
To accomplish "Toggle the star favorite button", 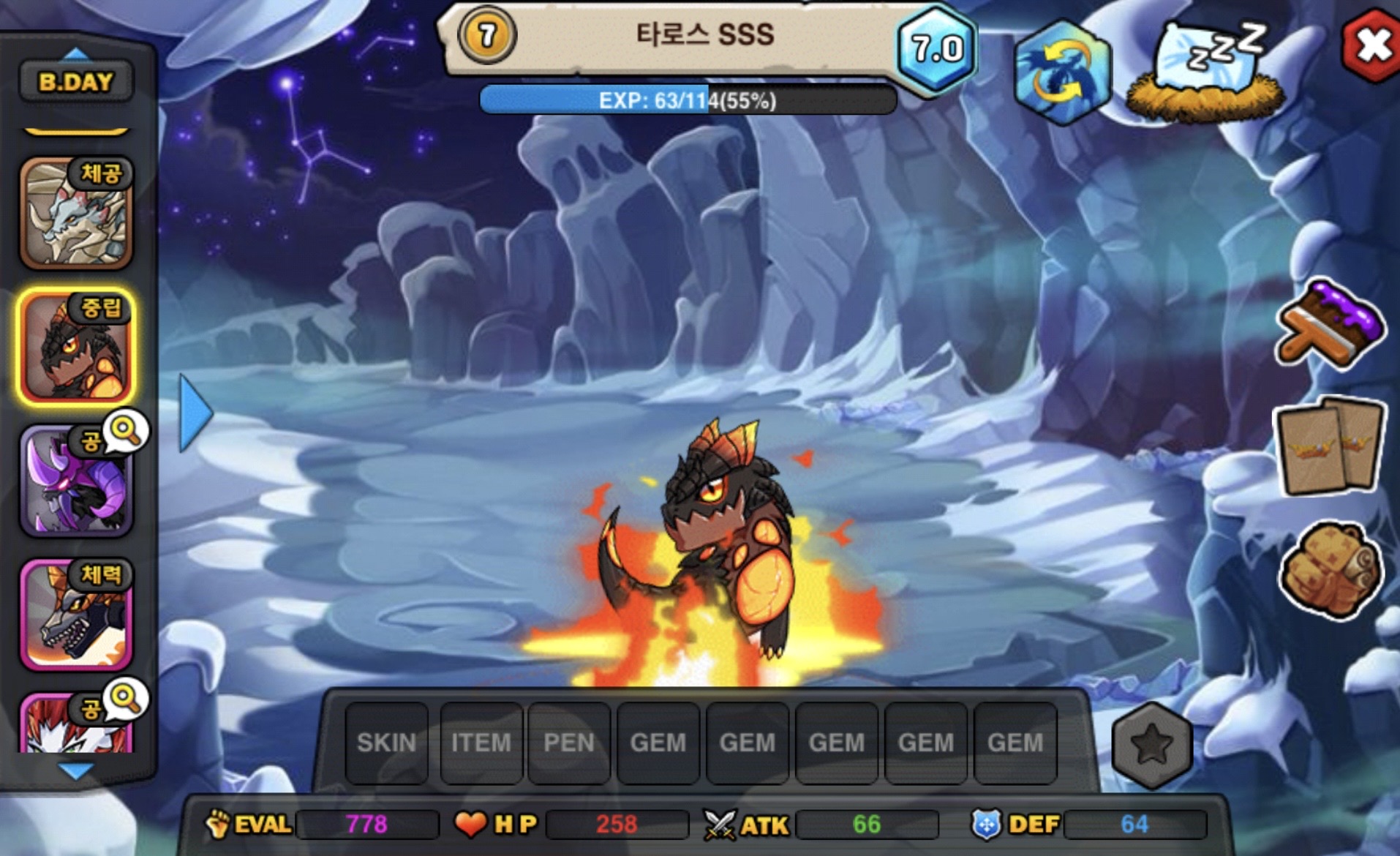I will point(1151,745).
